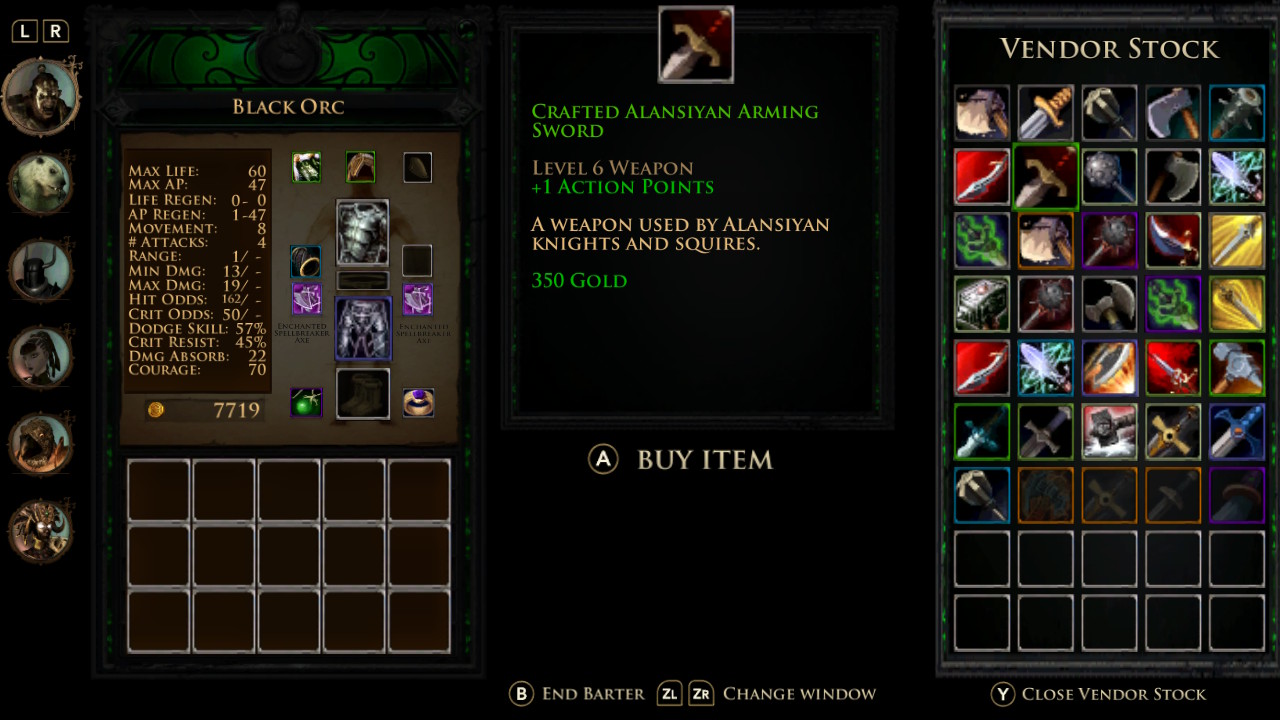Select the equipped torso armor on Black Orc
The image size is (1280, 720).
pos(362,232)
